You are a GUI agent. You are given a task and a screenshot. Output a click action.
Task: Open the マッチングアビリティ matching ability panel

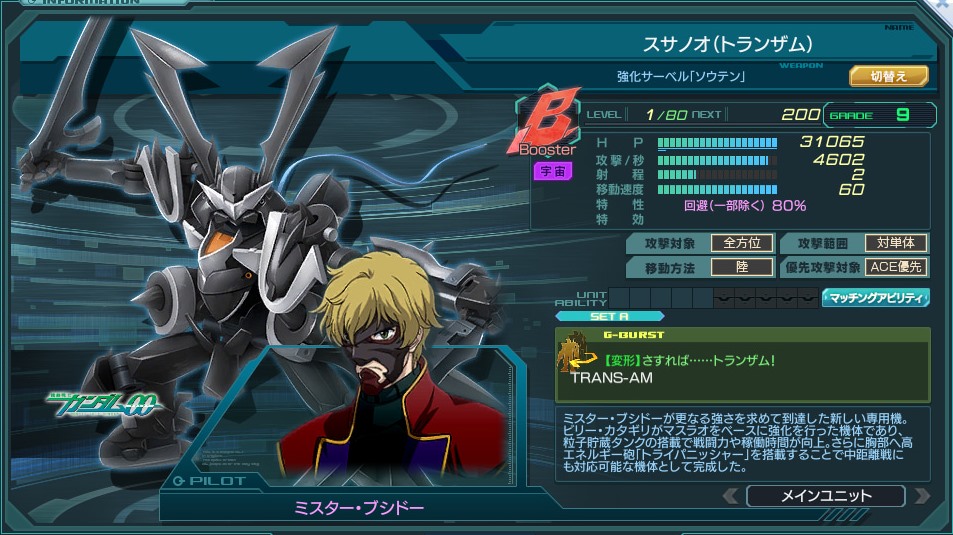876,297
